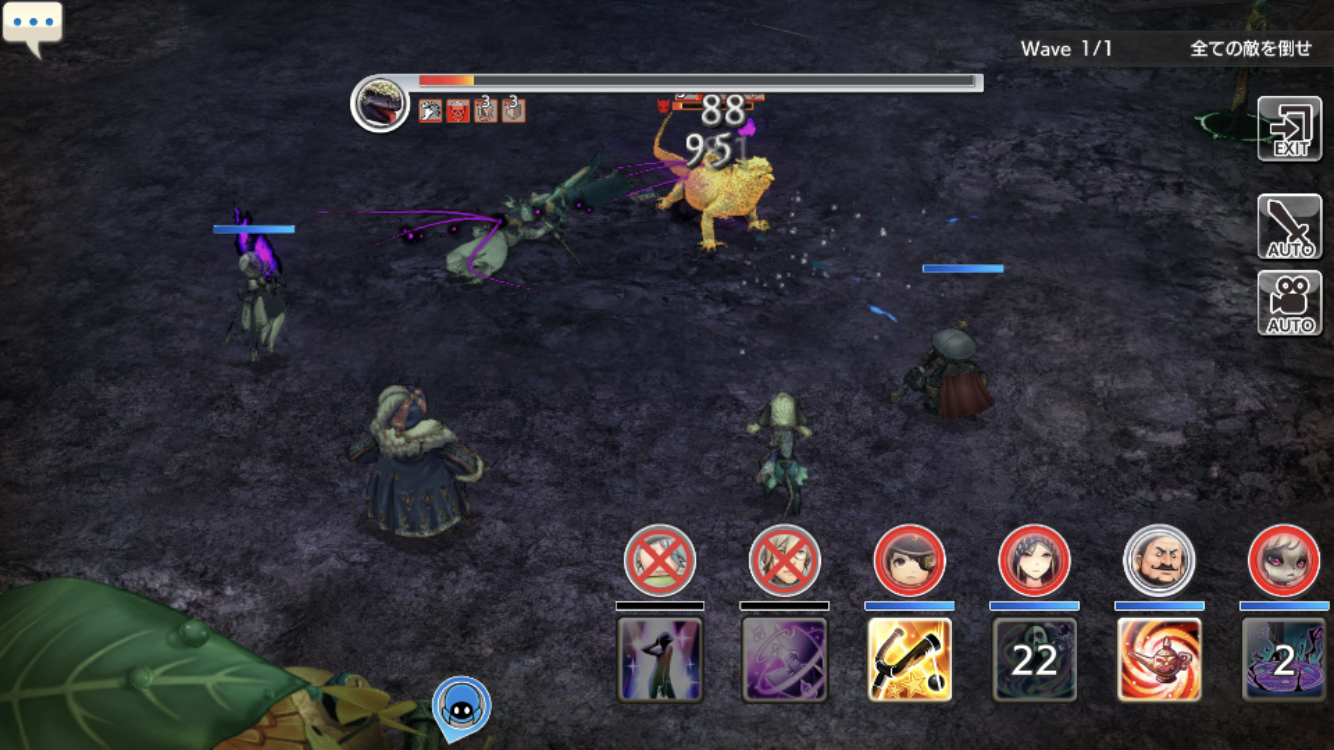This screenshot has height=750, width=1334.
Task: Use the magic lamp skill
Action: (1159, 659)
